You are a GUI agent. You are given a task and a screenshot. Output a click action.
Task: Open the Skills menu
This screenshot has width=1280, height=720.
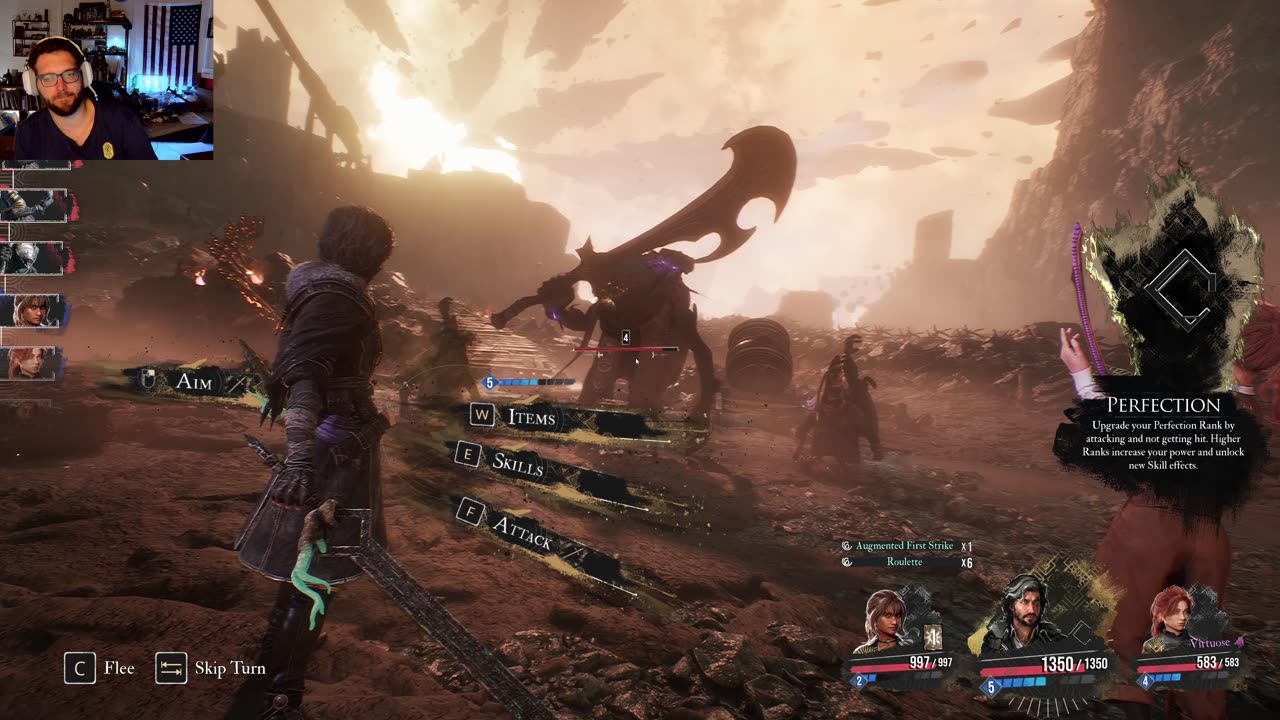[x=517, y=462]
